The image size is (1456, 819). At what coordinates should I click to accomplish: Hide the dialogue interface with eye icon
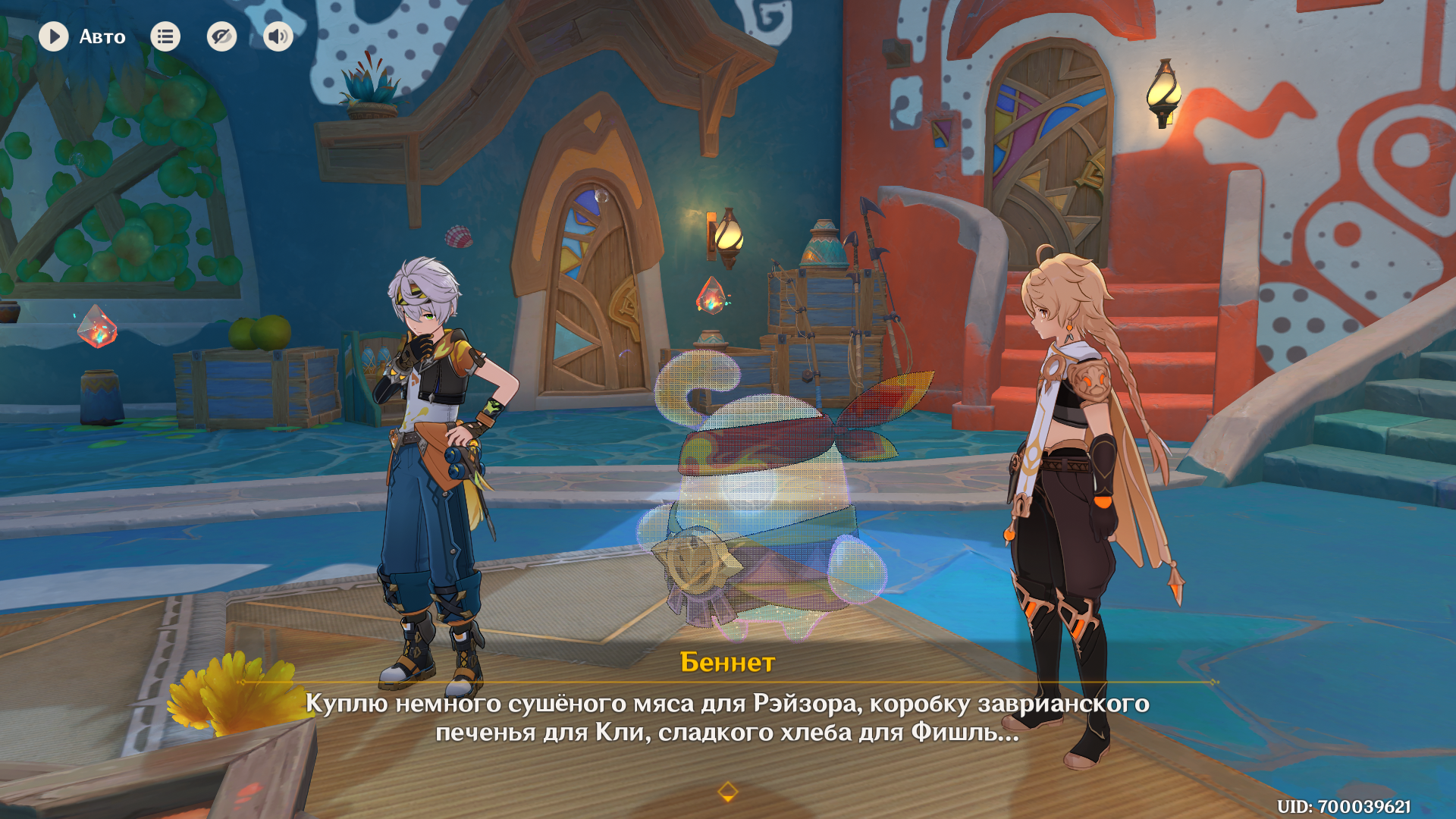coord(221,36)
